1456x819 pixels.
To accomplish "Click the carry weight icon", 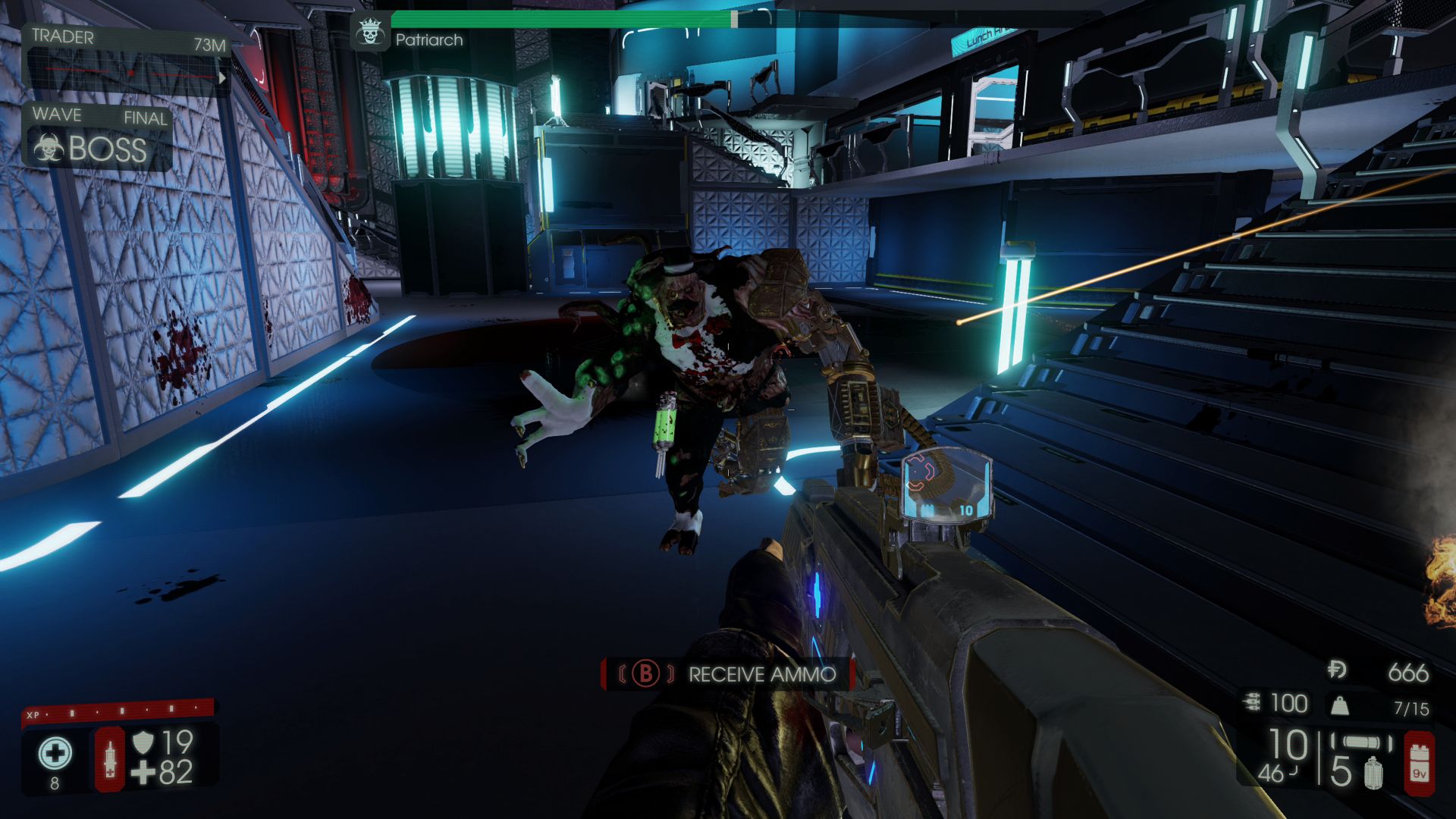I will click(1340, 707).
